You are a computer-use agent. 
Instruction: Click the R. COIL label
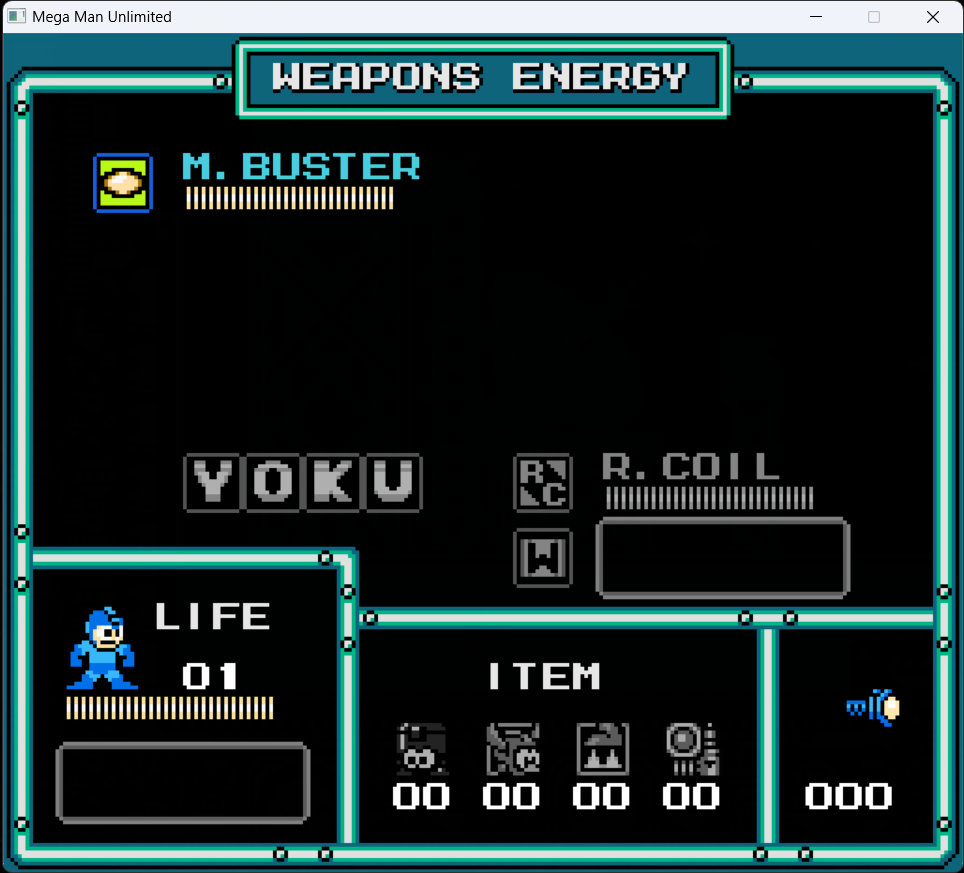coord(691,466)
